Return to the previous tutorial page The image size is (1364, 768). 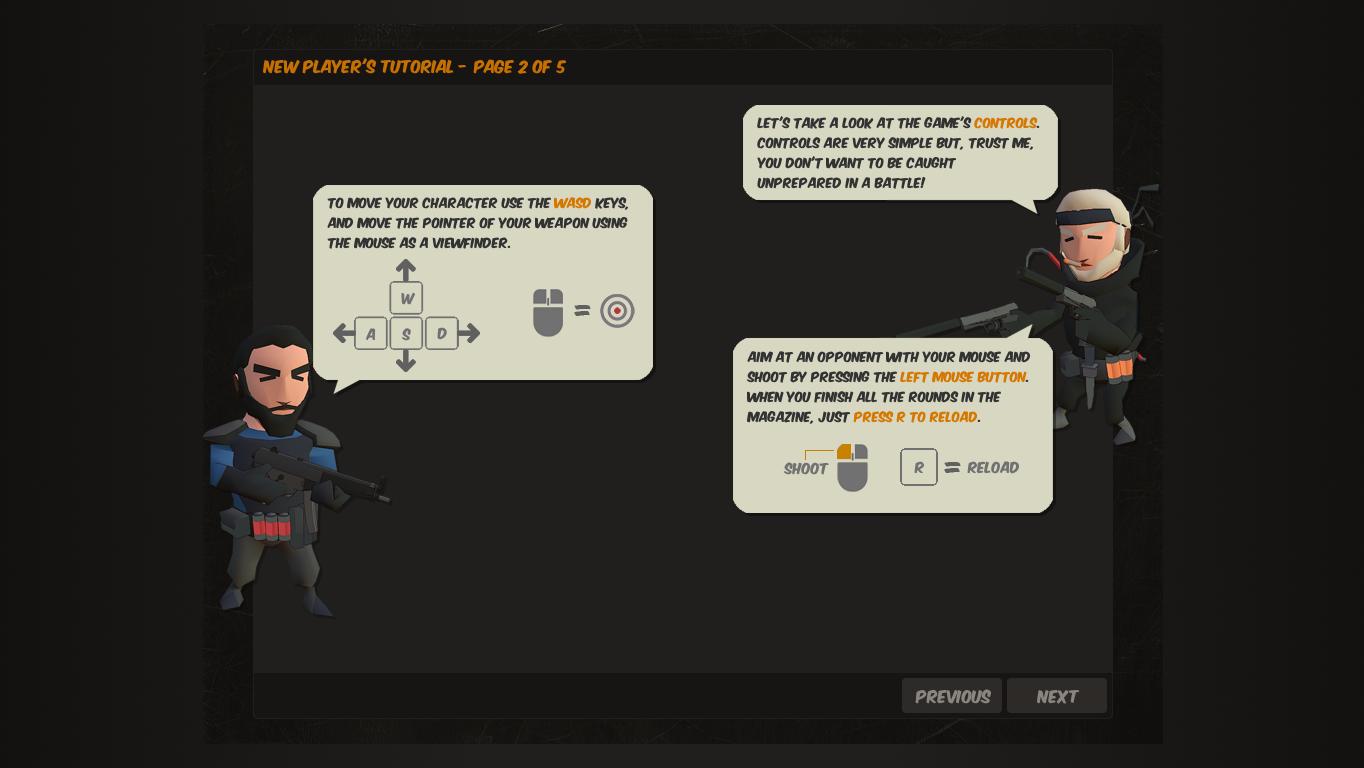coord(951,696)
